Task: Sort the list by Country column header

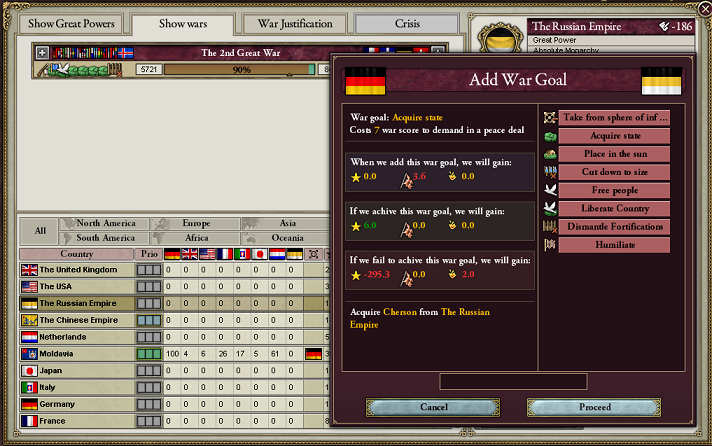Action: coord(77,254)
